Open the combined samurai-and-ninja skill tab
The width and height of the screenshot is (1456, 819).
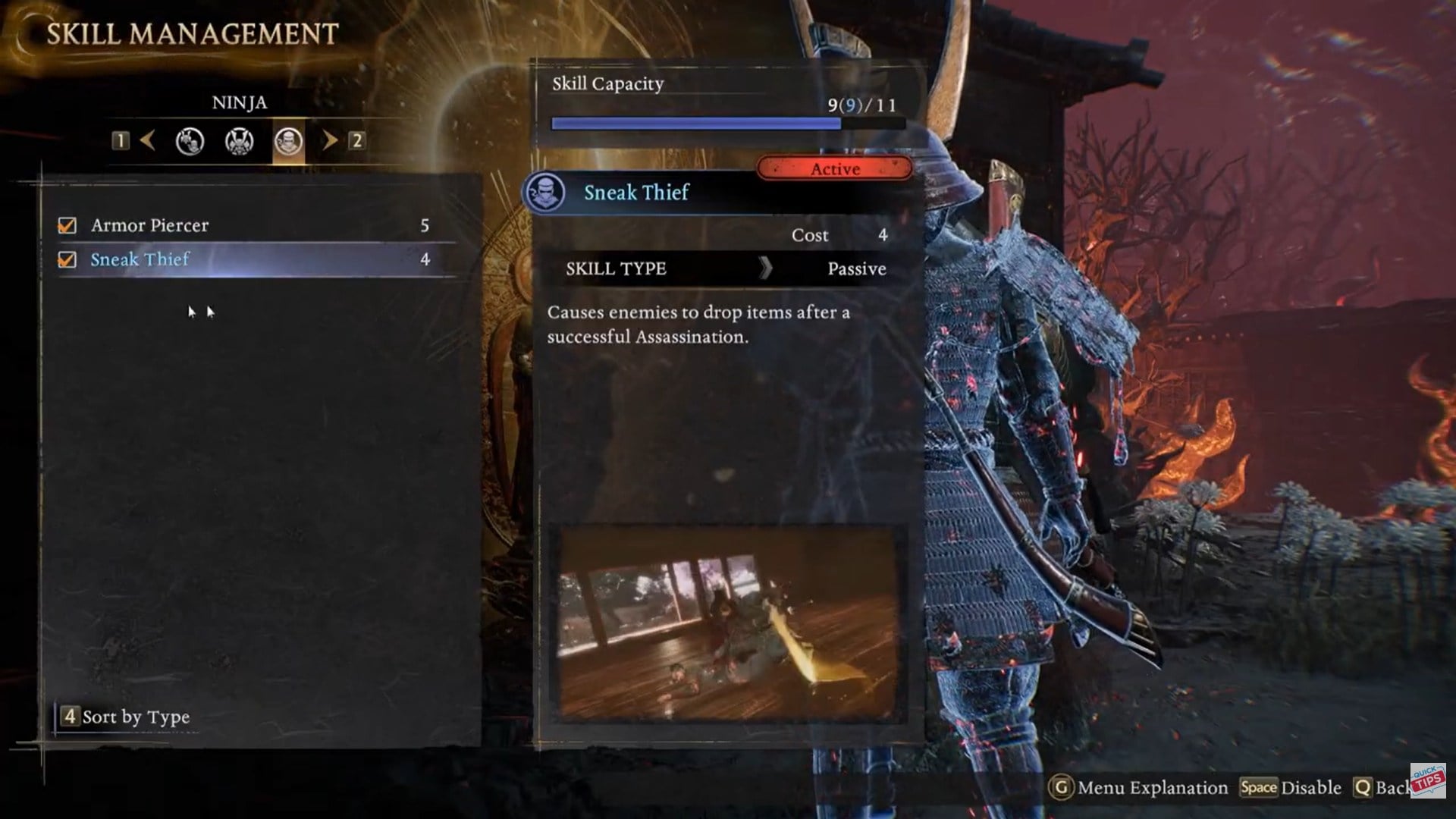point(190,141)
